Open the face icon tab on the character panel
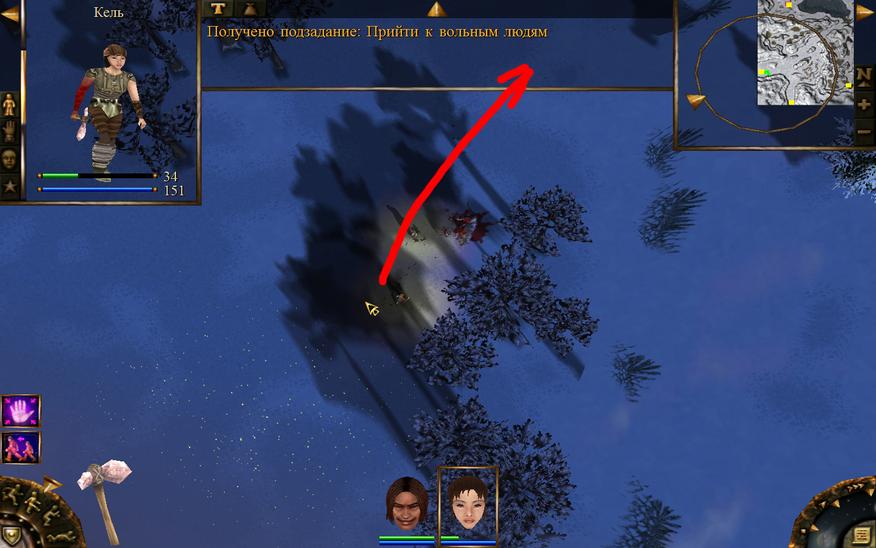 click(x=9, y=157)
